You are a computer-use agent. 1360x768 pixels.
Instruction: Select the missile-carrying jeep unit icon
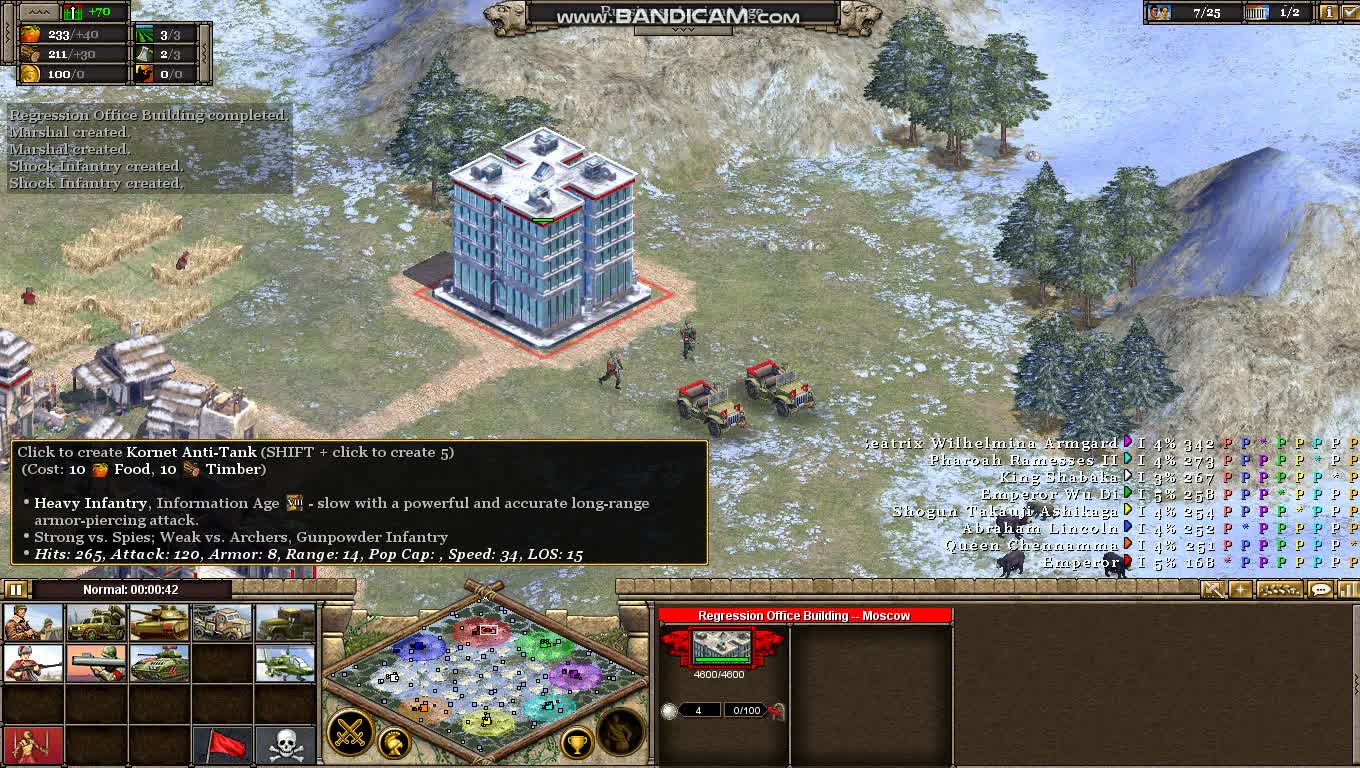(96, 622)
